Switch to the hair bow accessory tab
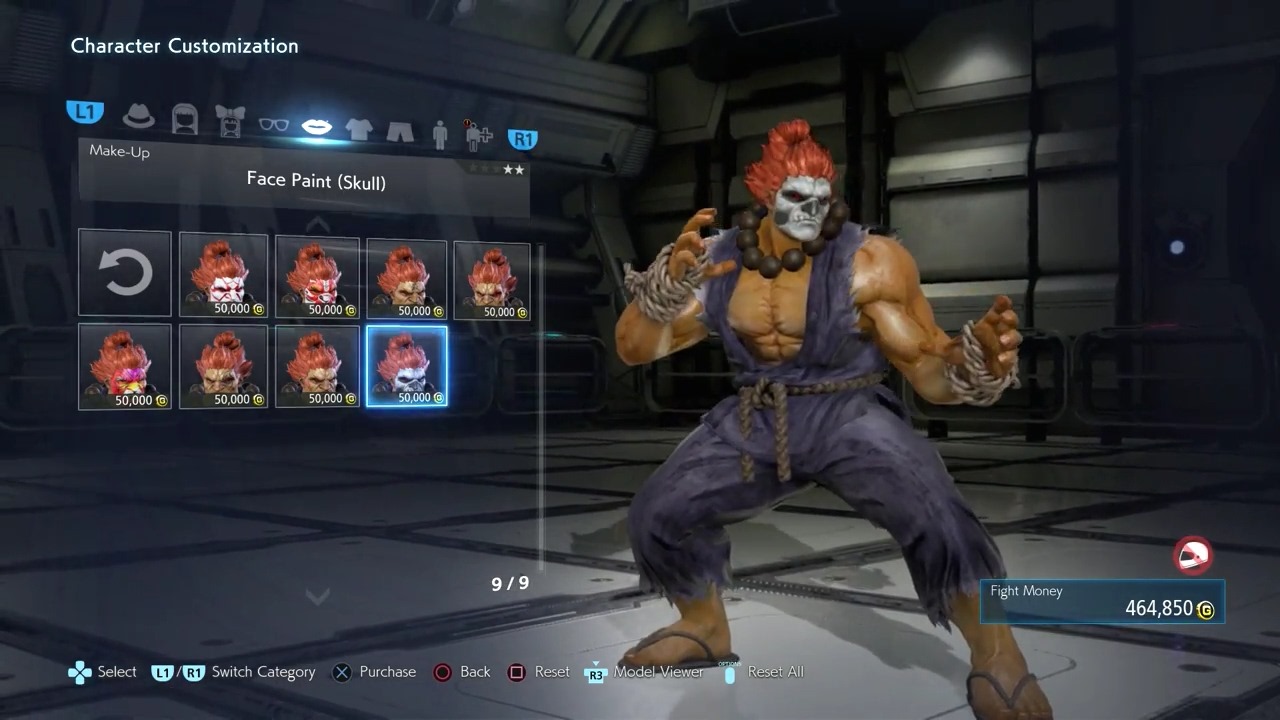The height and width of the screenshot is (720, 1280). [x=230, y=120]
